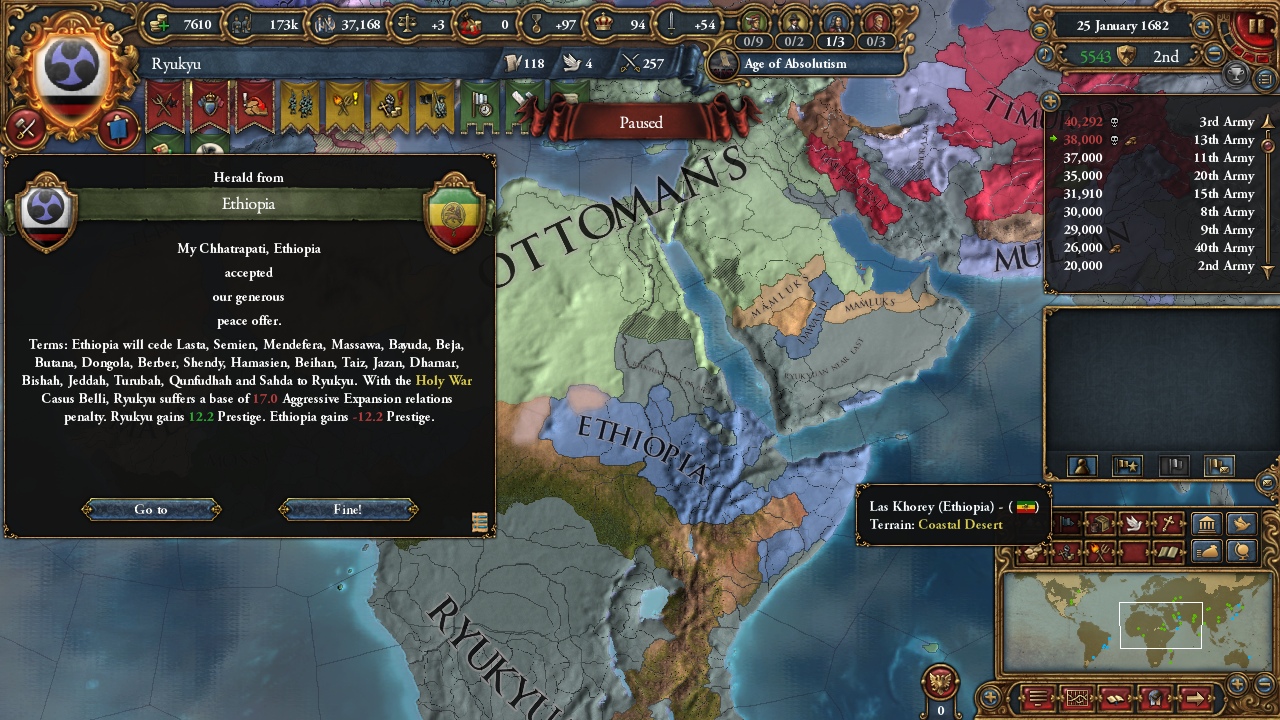1280x720 pixels.
Task: Toggle the eye message-settings icon beside date
Action: [x=1039, y=28]
